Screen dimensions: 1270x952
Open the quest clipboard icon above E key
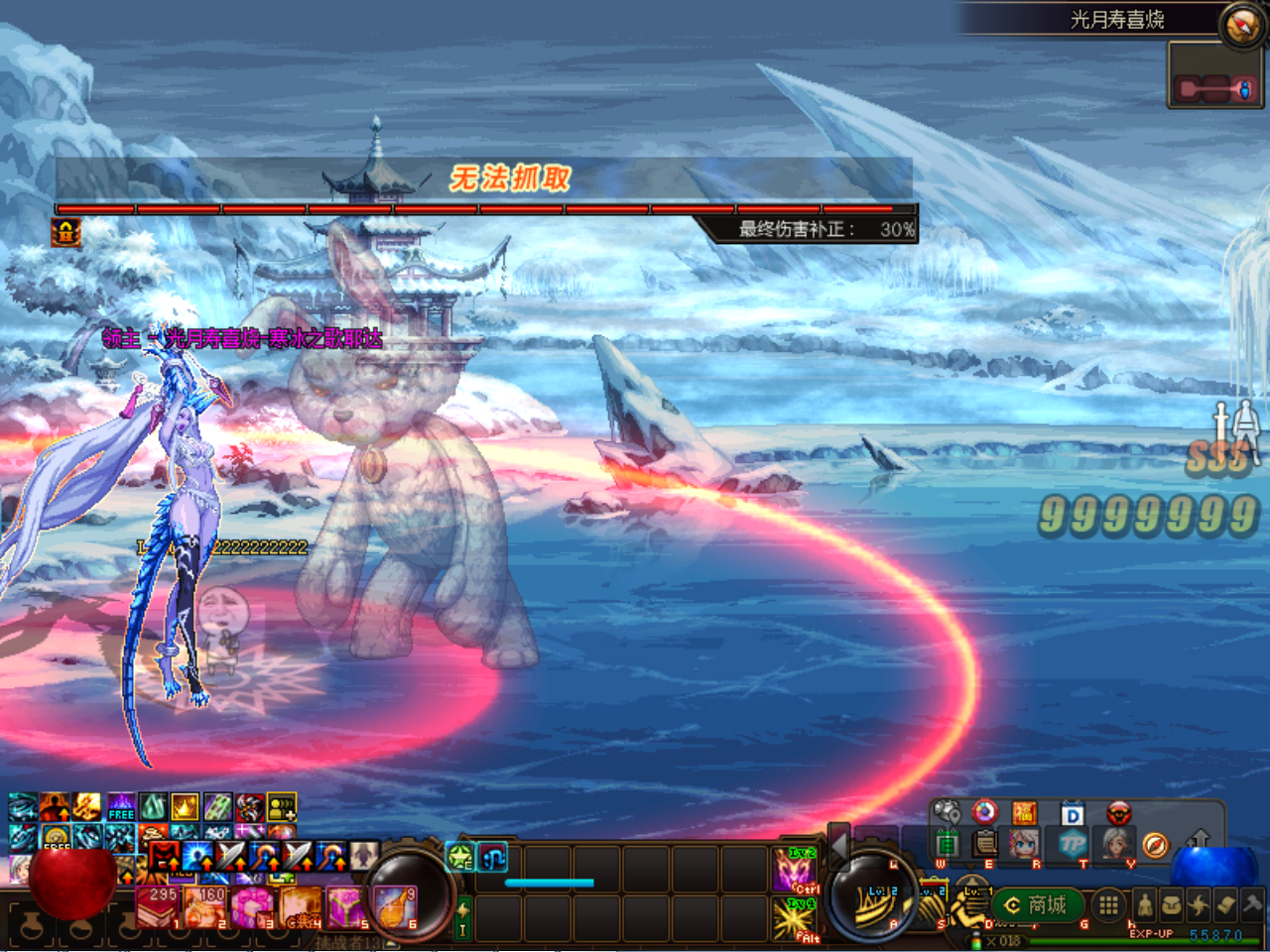[x=983, y=845]
